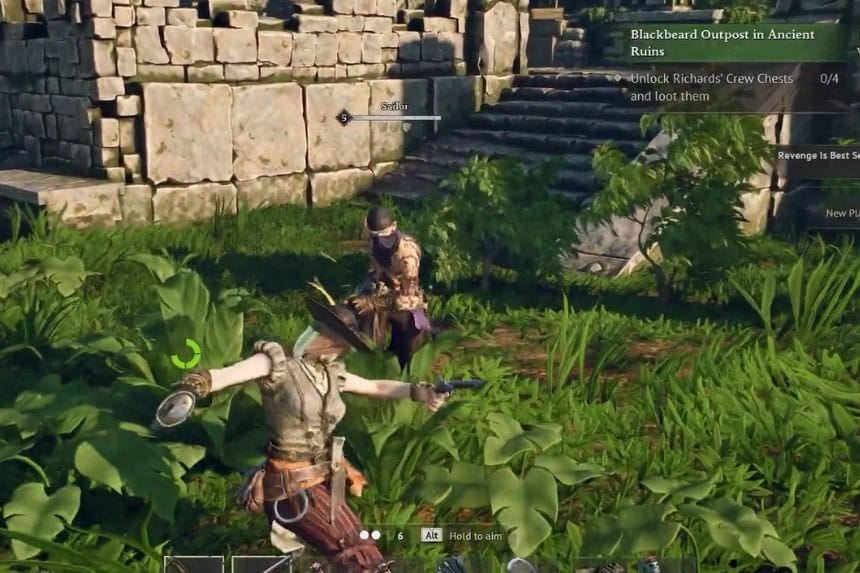860x573 pixels.
Task: Click the New Pla... notification panel
Action: click(842, 212)
